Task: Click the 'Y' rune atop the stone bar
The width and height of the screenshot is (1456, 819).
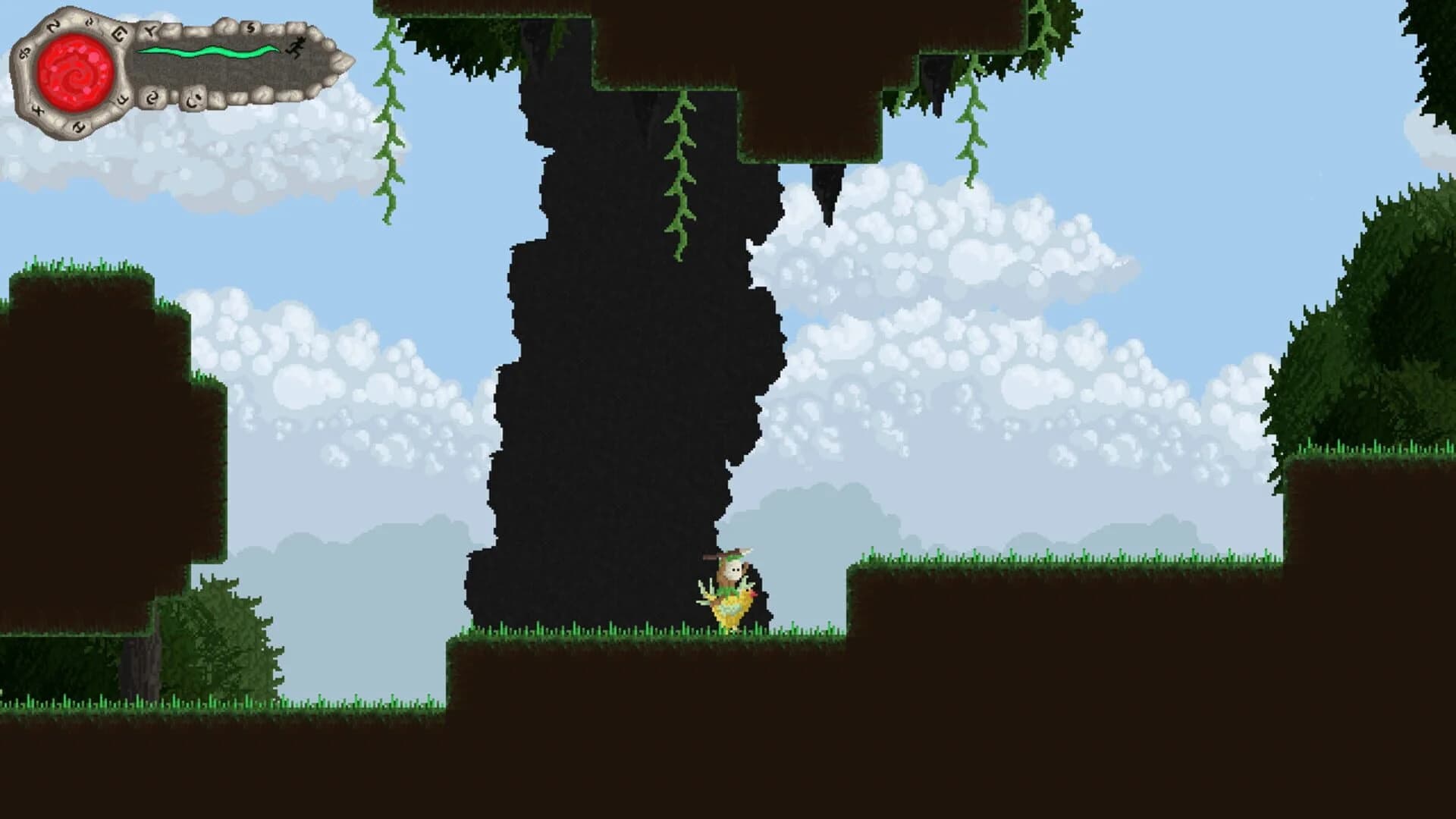Action: 152,30
